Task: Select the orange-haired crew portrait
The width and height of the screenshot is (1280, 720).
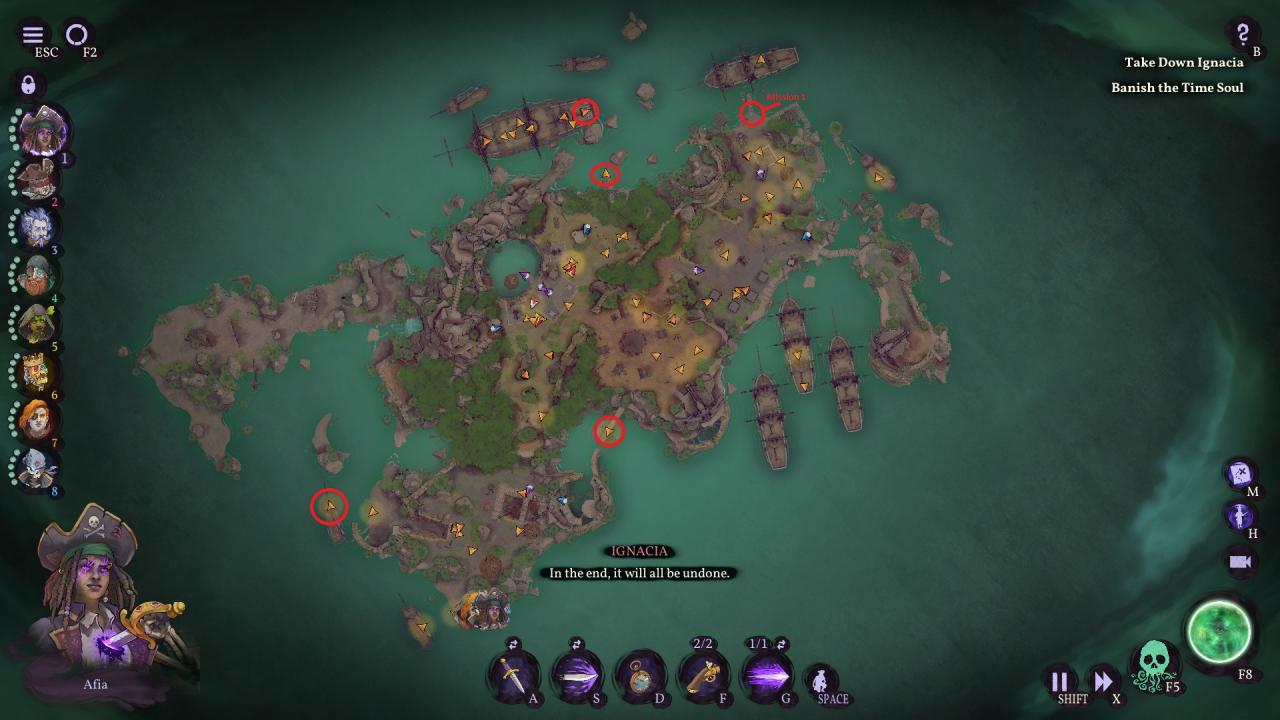Action: (37, 420)
